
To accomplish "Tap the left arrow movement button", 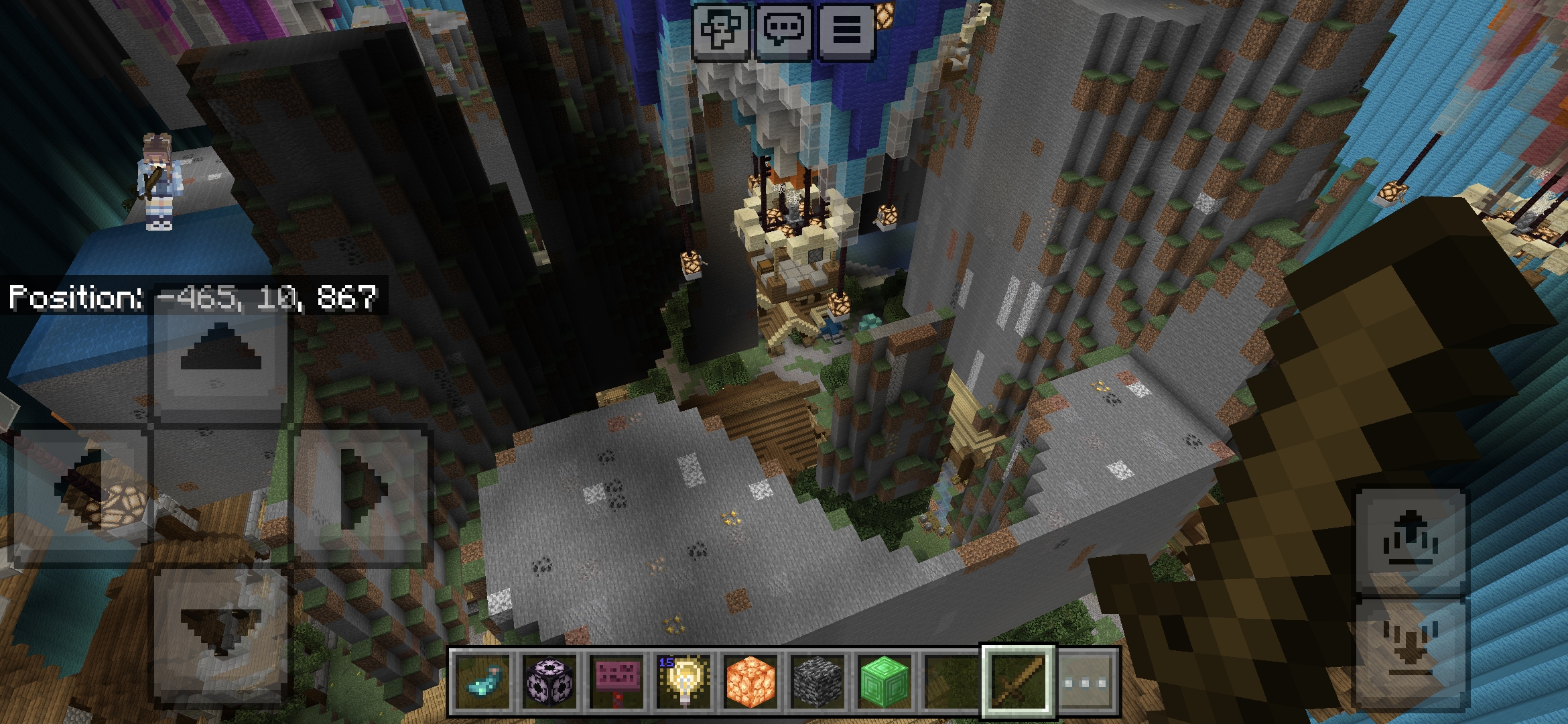I will click(80, 496).
